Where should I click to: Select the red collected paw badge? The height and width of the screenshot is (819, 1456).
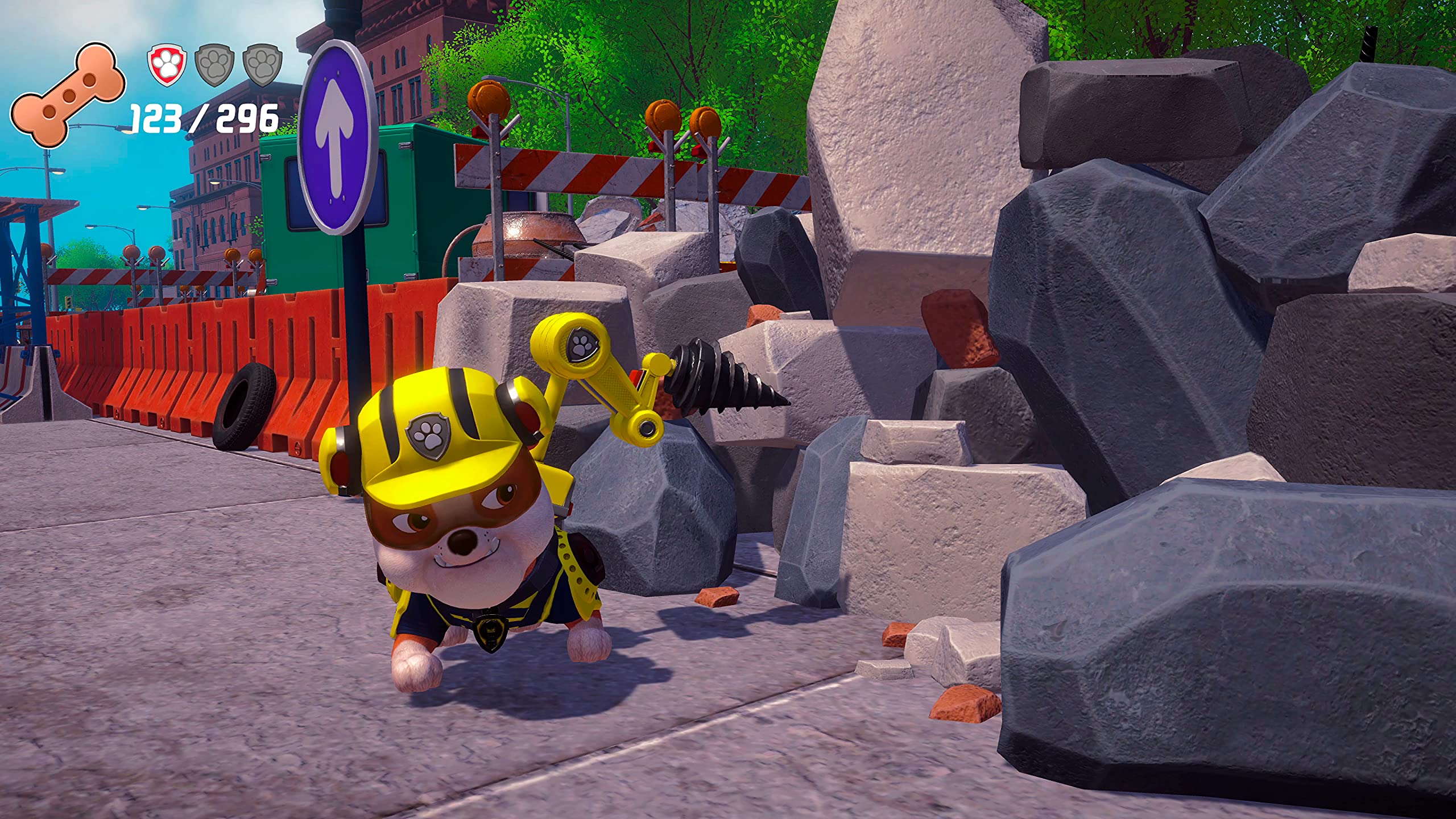point(167,66)
